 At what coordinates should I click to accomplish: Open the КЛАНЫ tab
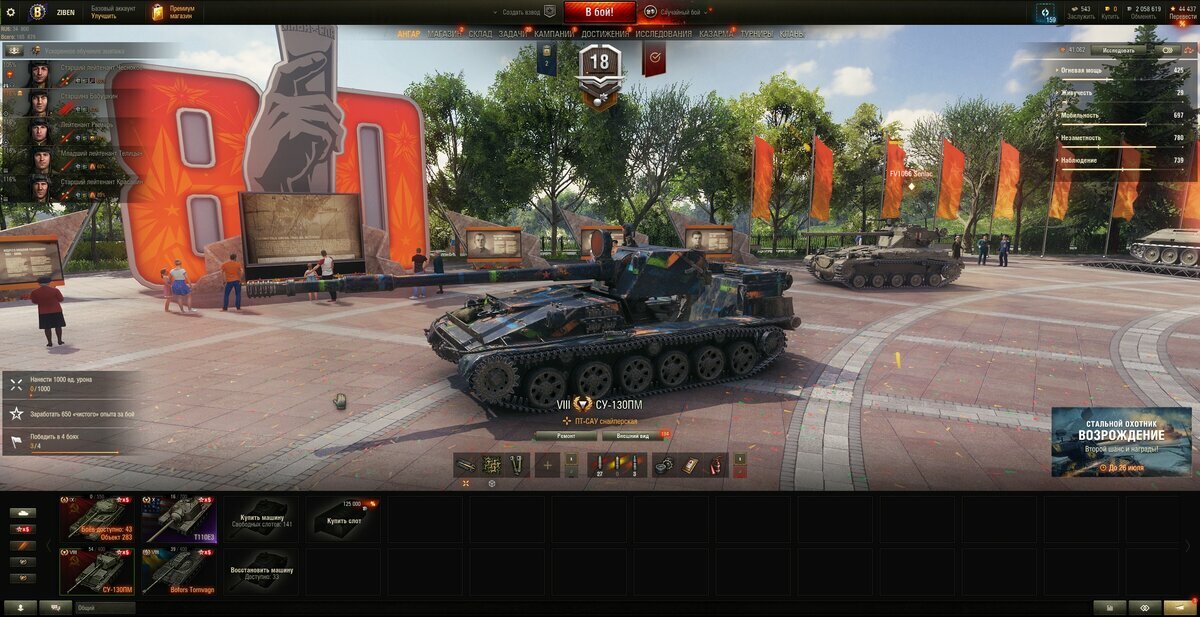tap(791, 34)
